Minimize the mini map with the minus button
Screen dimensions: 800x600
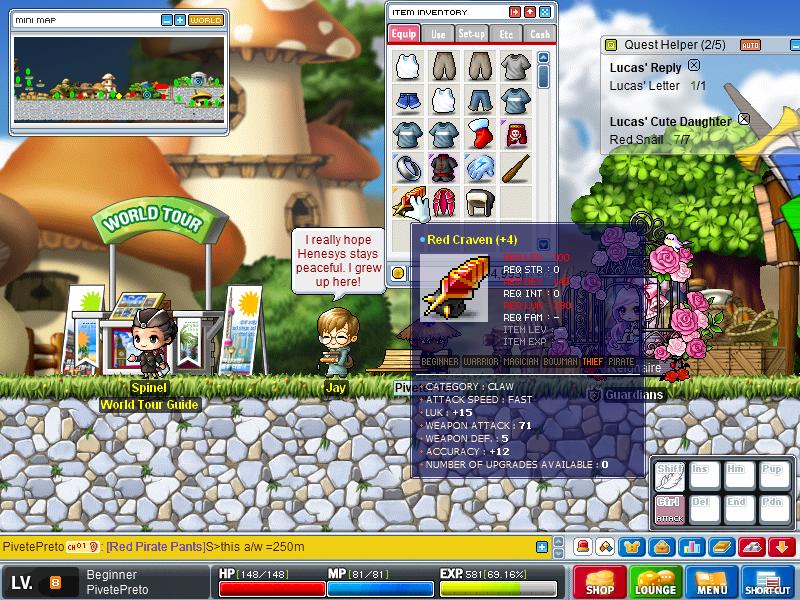(166, 20)
